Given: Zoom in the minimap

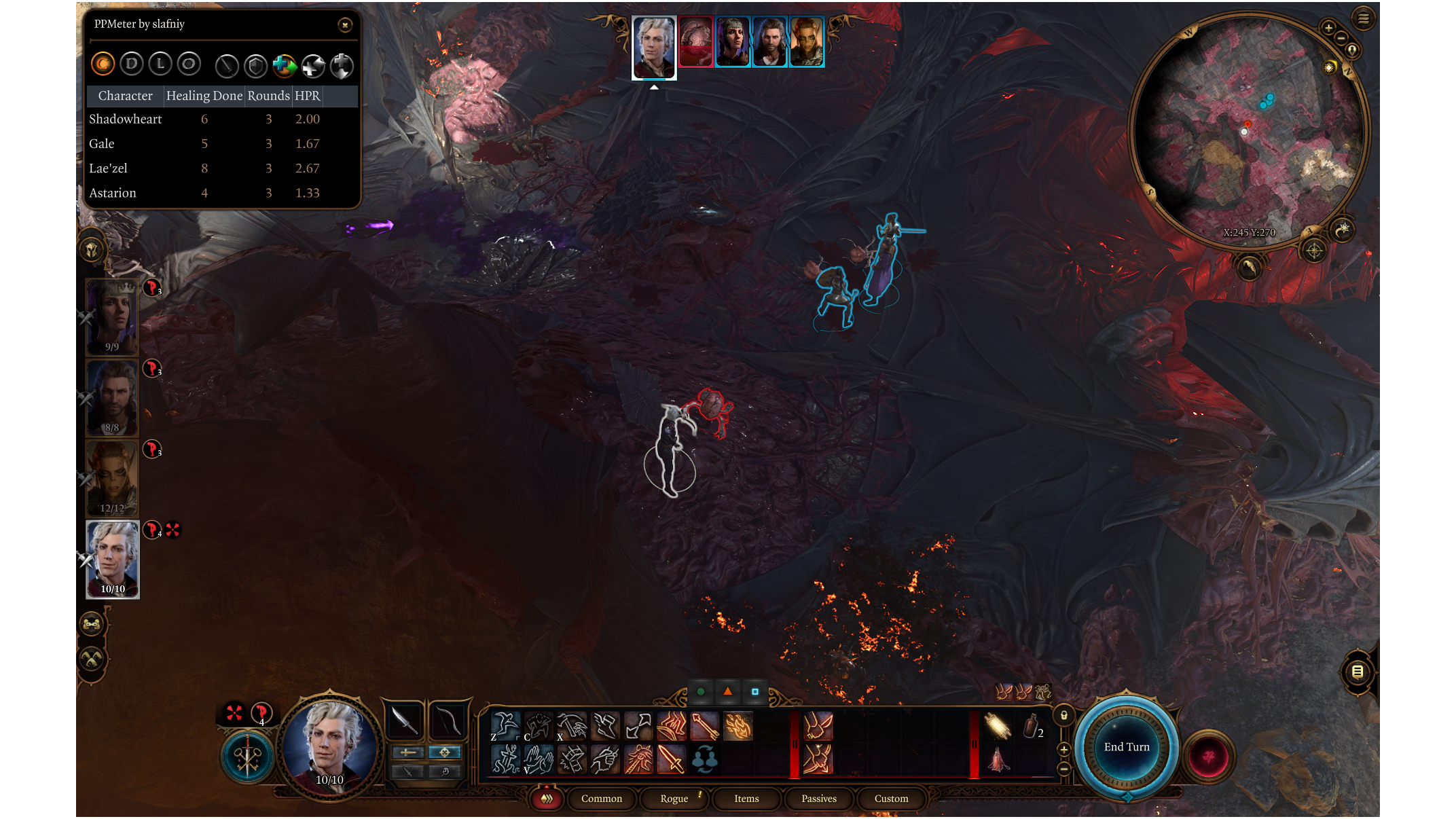Looking at the screenshot, I should coord(1328,28).
